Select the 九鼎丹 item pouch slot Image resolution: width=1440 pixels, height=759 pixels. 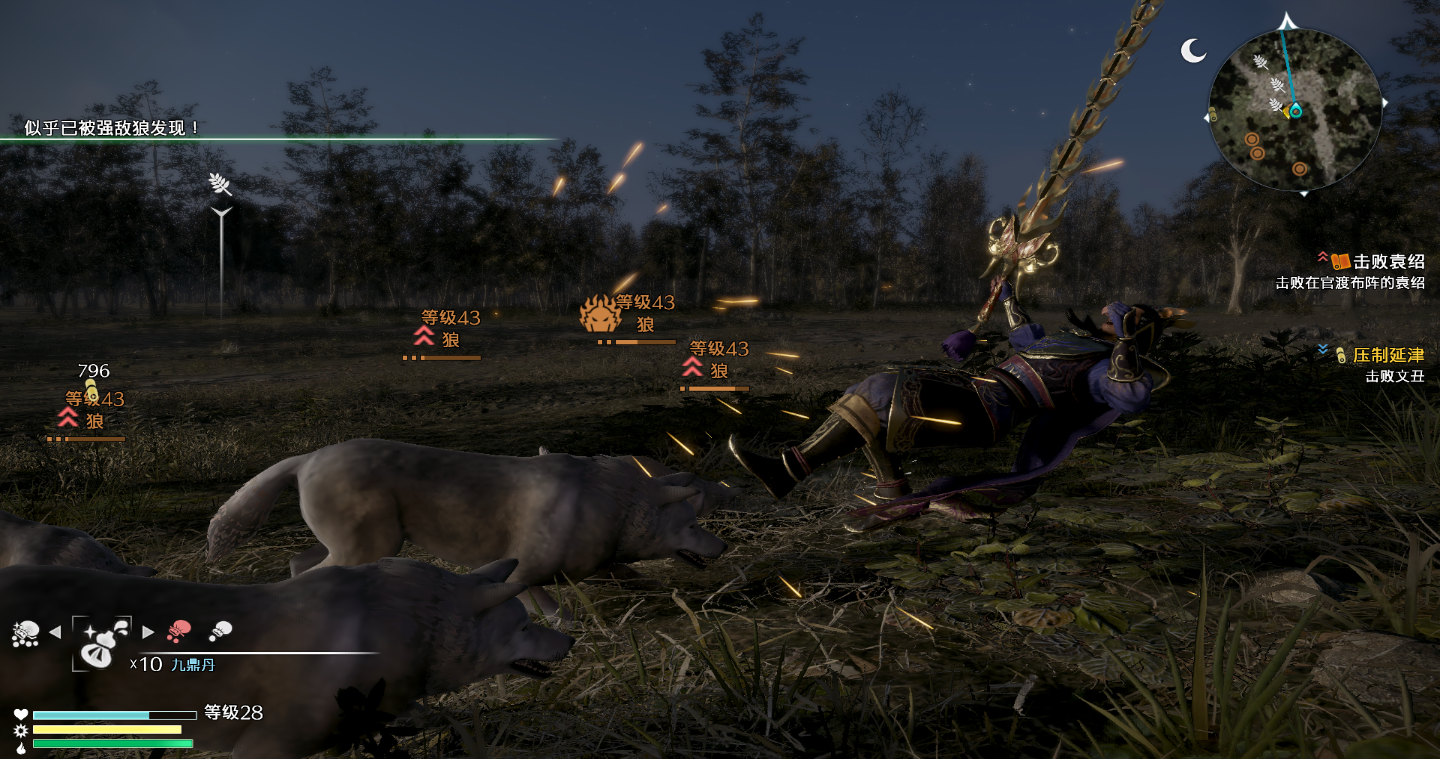(101, 642)
